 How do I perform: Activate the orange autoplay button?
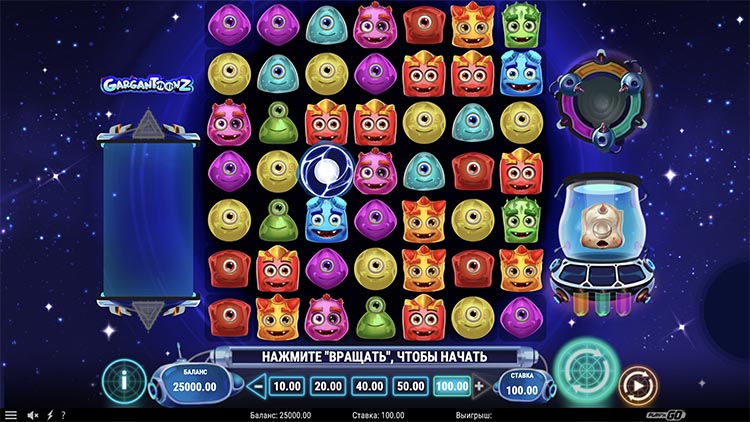[634, 384]
